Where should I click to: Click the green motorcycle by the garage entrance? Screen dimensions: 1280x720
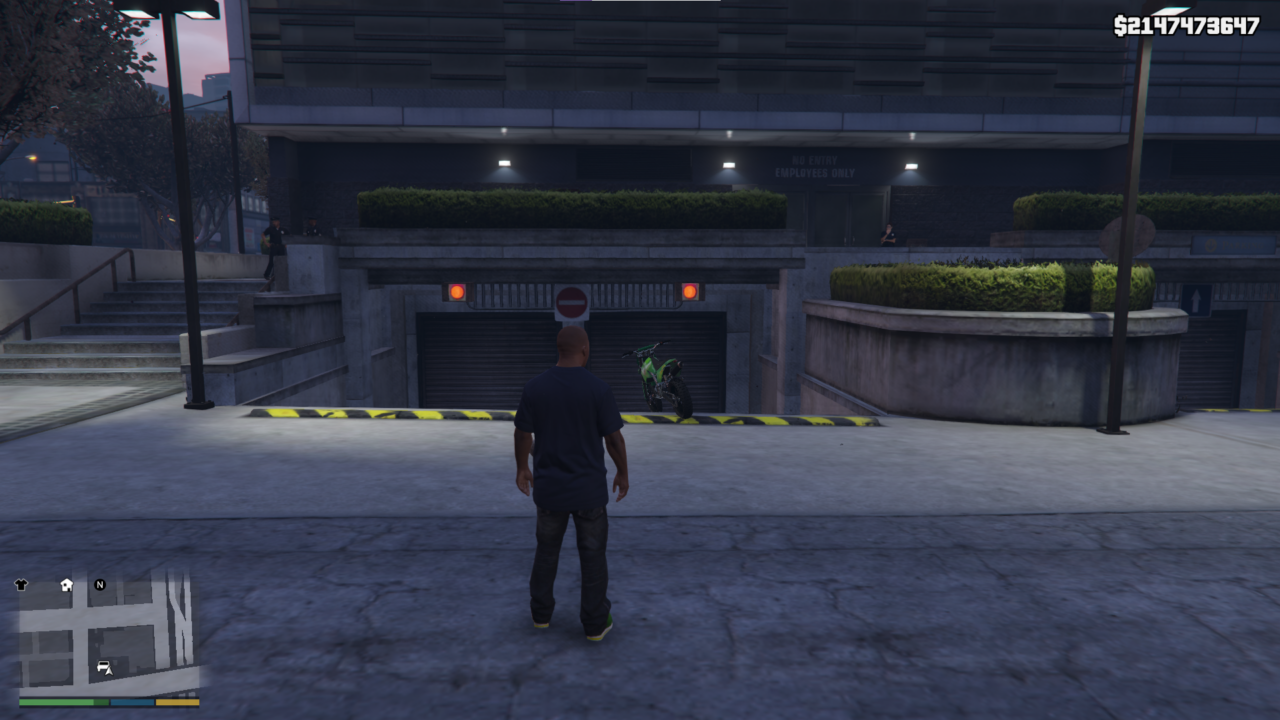coord(660,380)
